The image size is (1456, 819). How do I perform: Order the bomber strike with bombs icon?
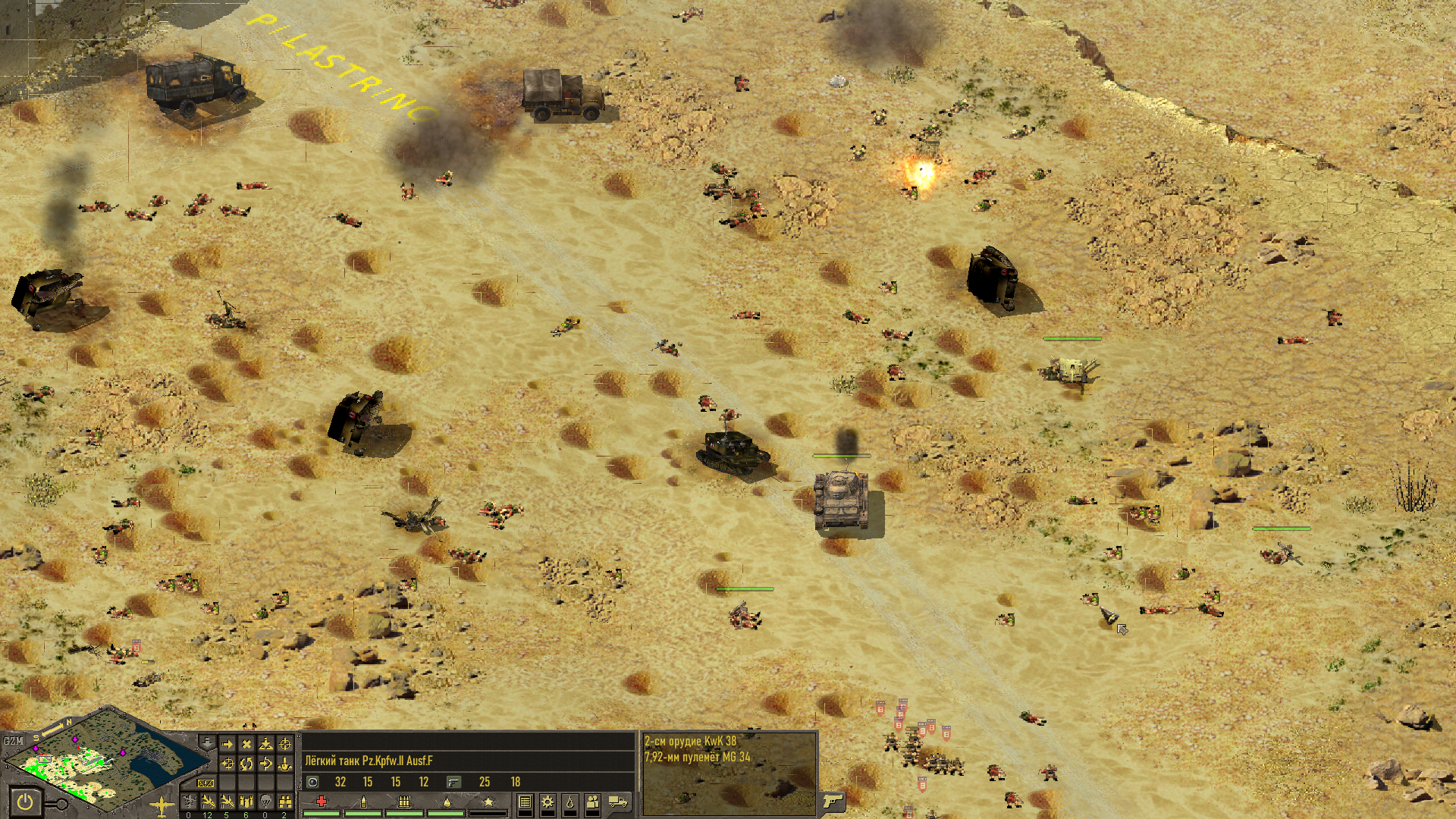pyautogui.click(x=246, y=802)
